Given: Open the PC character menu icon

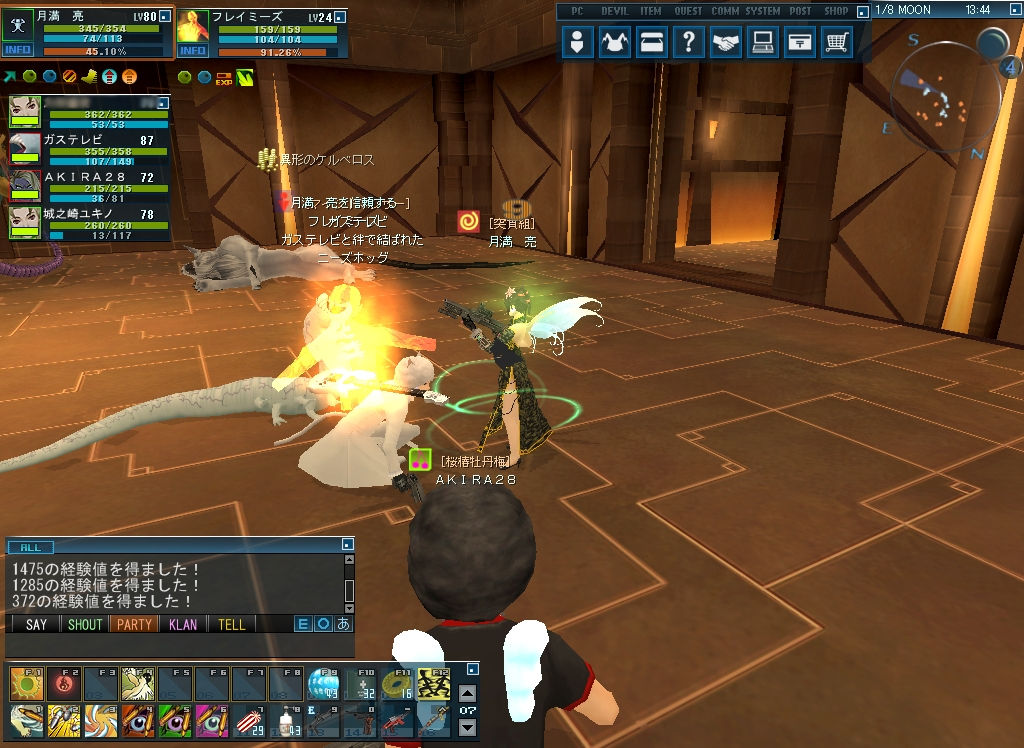Looking at the screenshot, I should coord(577,43).
